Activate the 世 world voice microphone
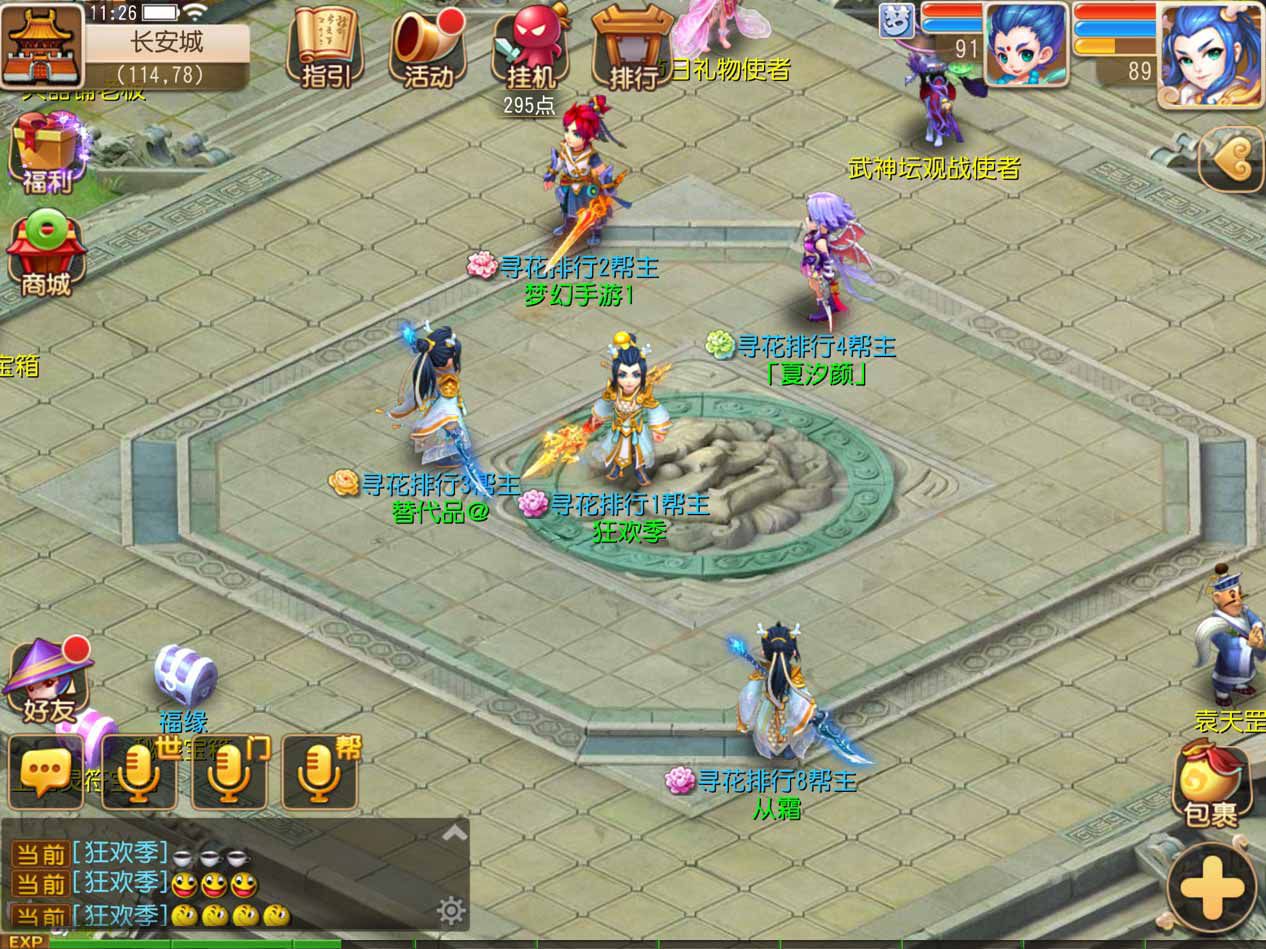Screen dimensions: 1266x949 coord(139,772)
